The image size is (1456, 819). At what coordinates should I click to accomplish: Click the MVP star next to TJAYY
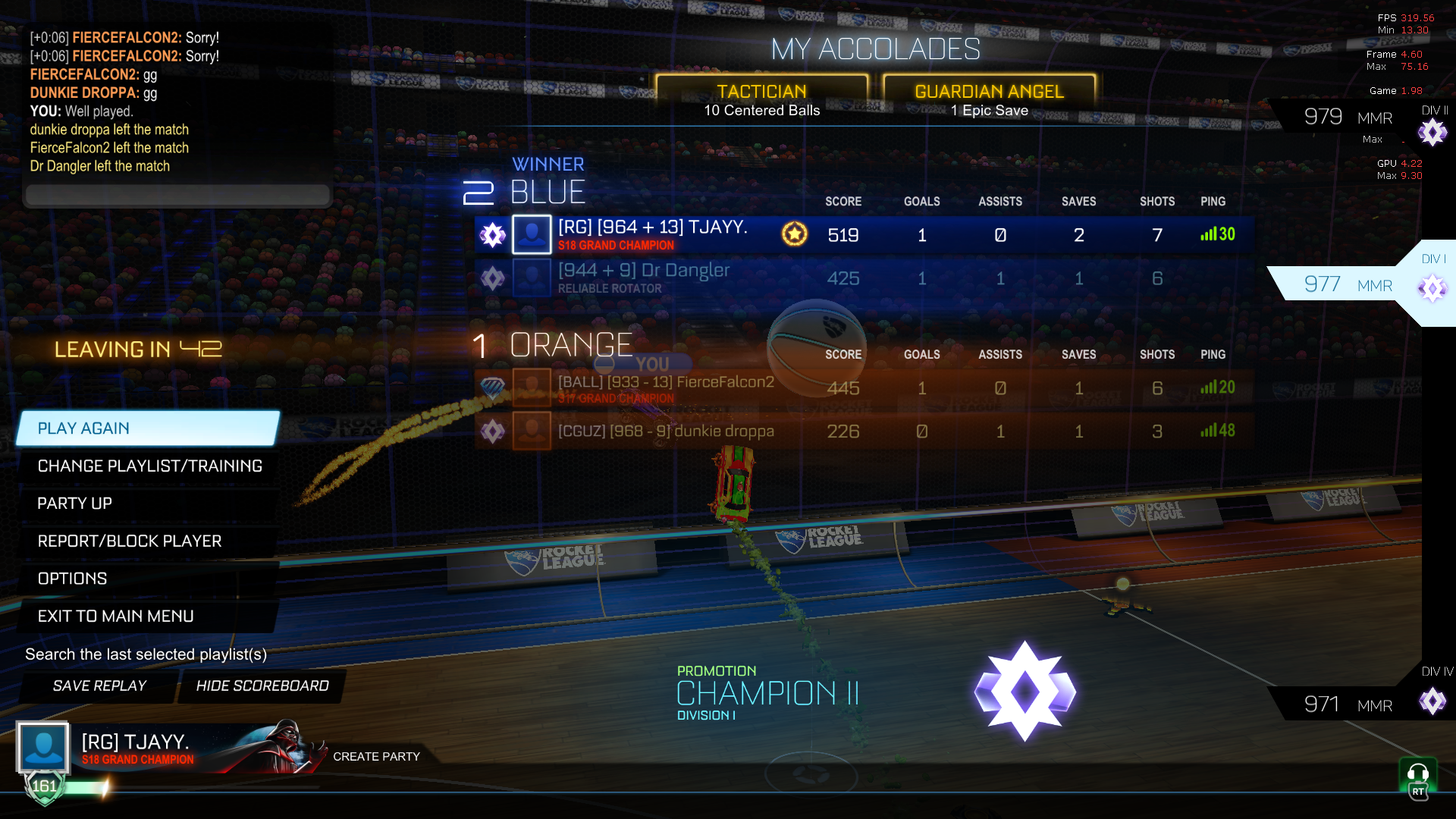[793, 235]
